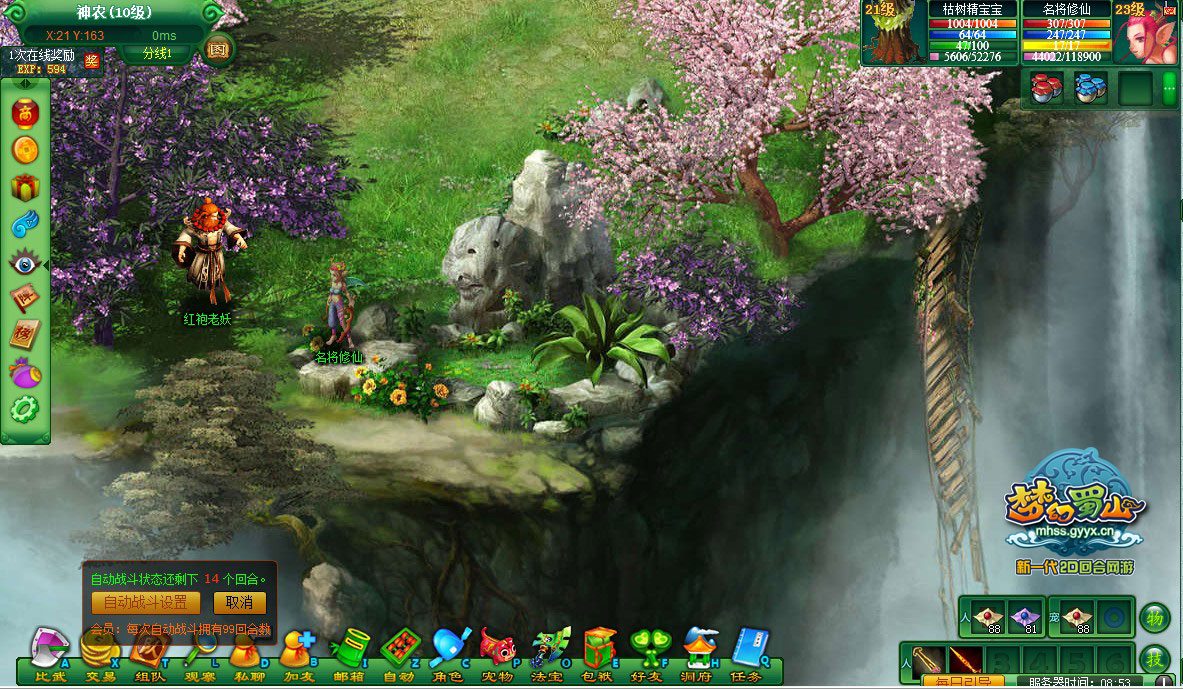
Task: Click the round 技 skills button
Action: [x=1154, y=660]
